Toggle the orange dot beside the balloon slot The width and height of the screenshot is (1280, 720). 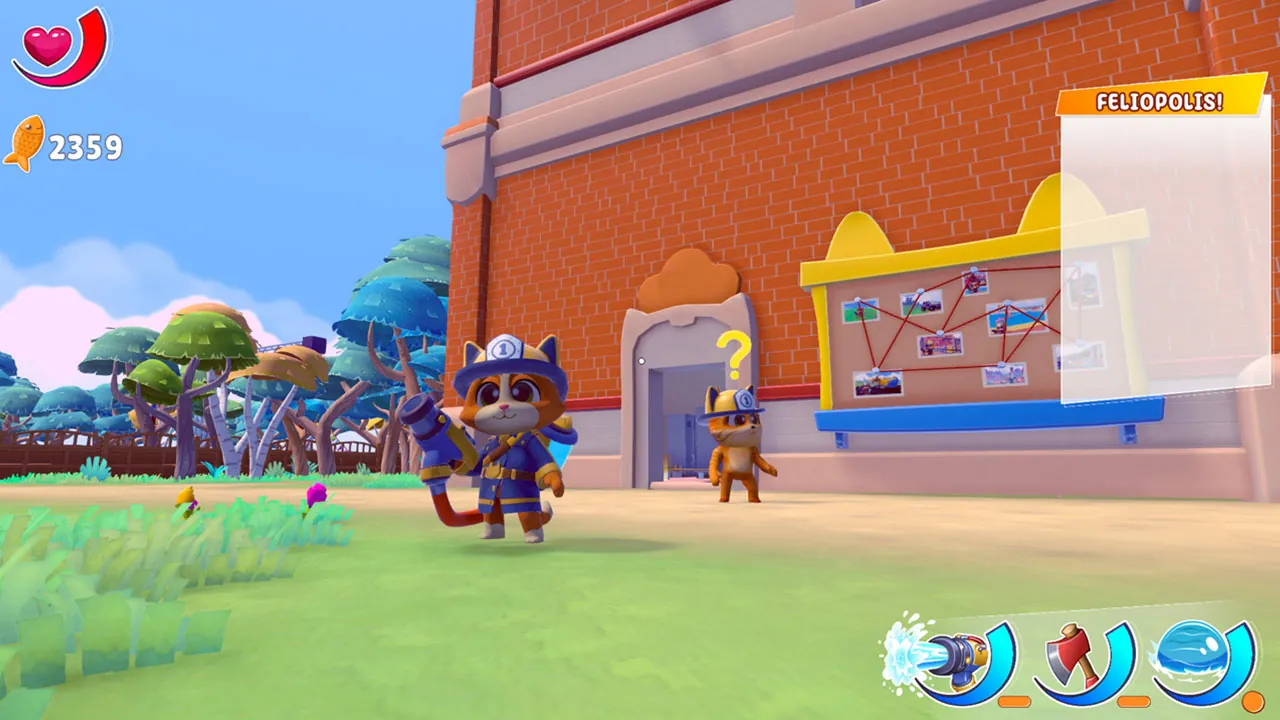[x=1253, y=700]
